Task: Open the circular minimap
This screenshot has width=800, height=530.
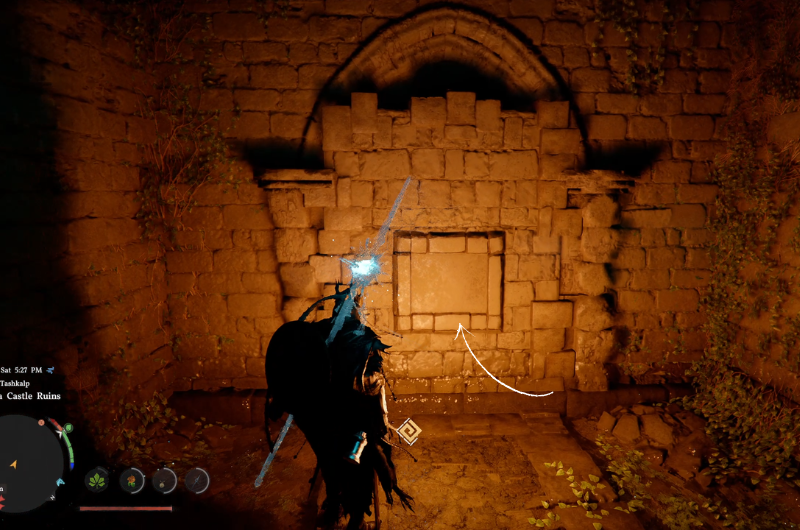Action: [x=30, y=463]
